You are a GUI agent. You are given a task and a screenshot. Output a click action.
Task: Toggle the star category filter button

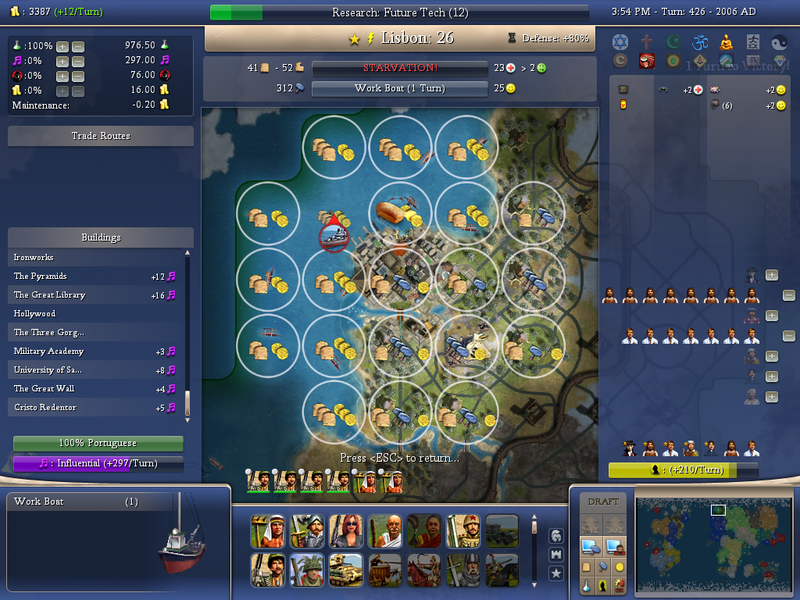(x=556, y=573)
